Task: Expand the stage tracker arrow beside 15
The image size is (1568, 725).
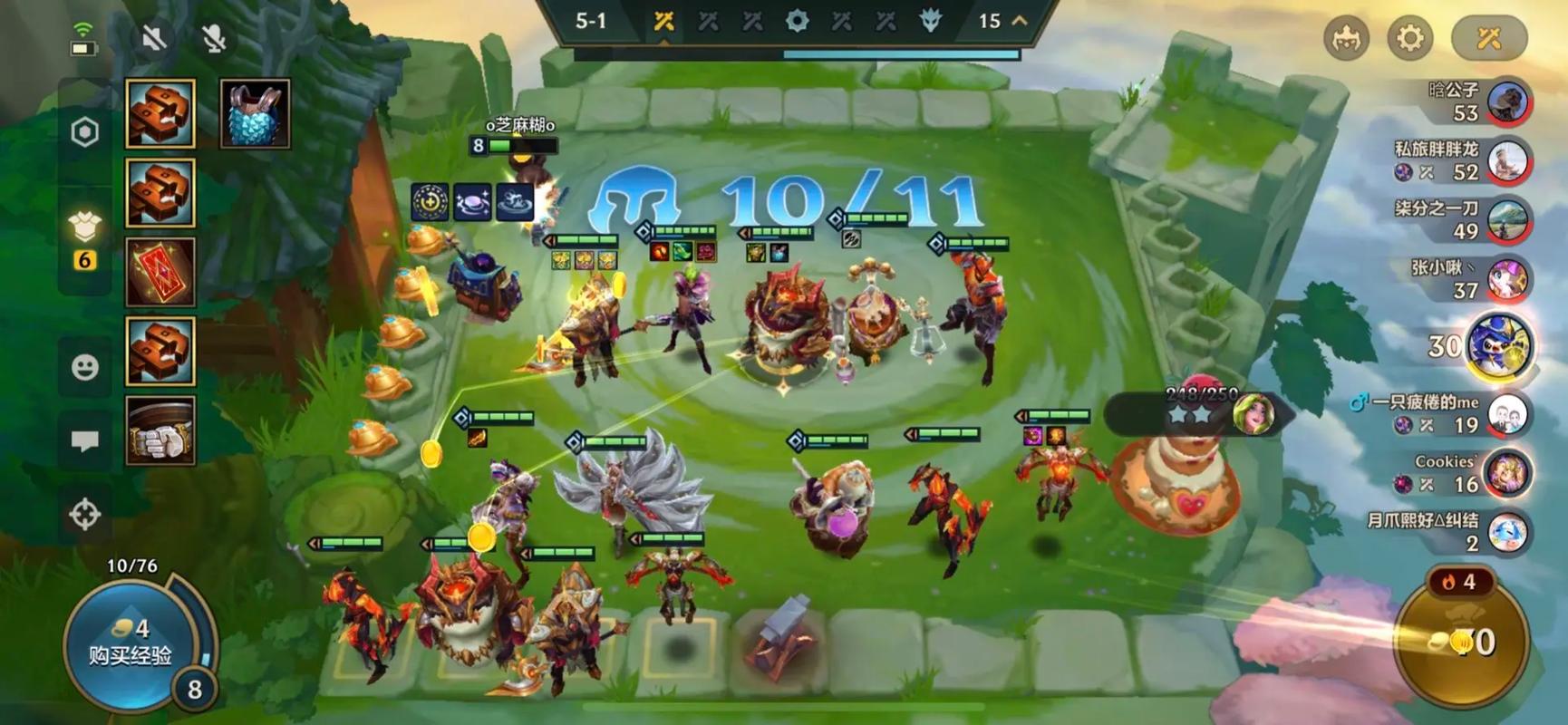Action: [1020, 20]
